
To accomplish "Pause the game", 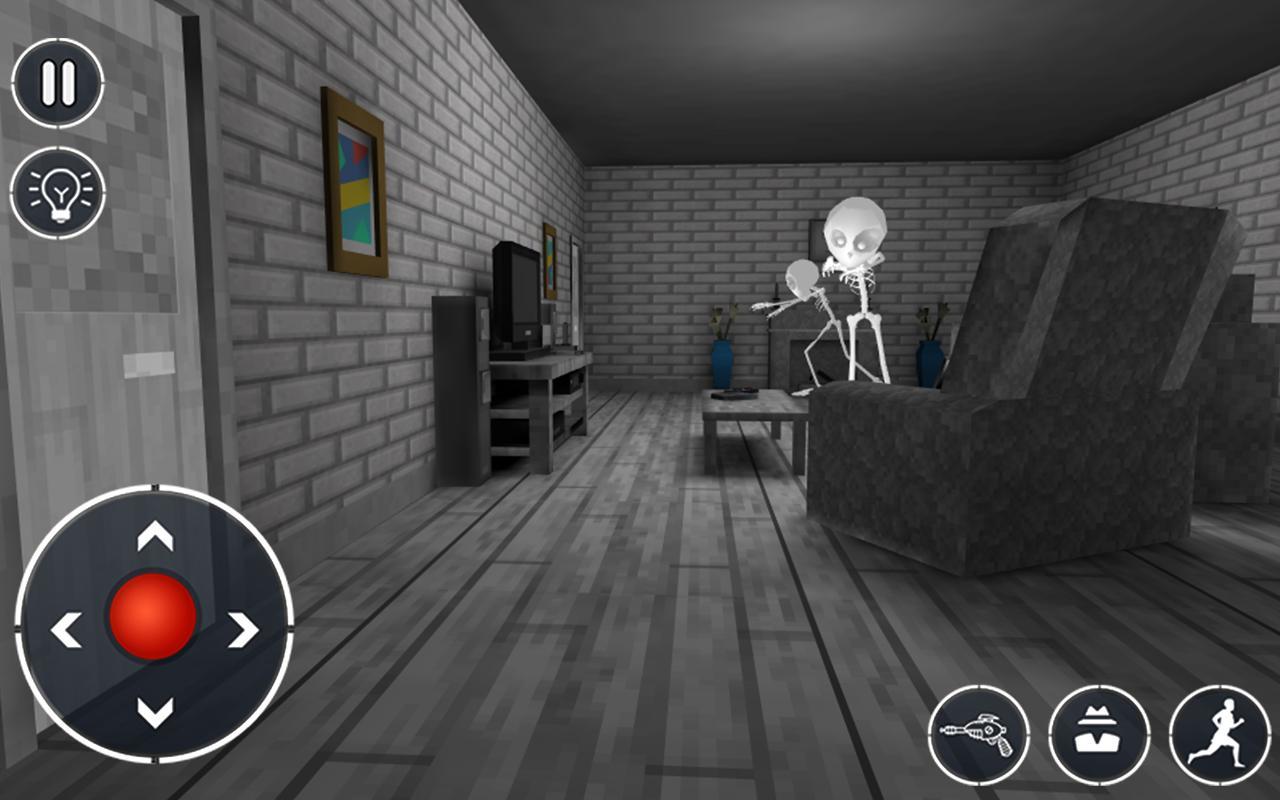I will [x=57, y=80].
